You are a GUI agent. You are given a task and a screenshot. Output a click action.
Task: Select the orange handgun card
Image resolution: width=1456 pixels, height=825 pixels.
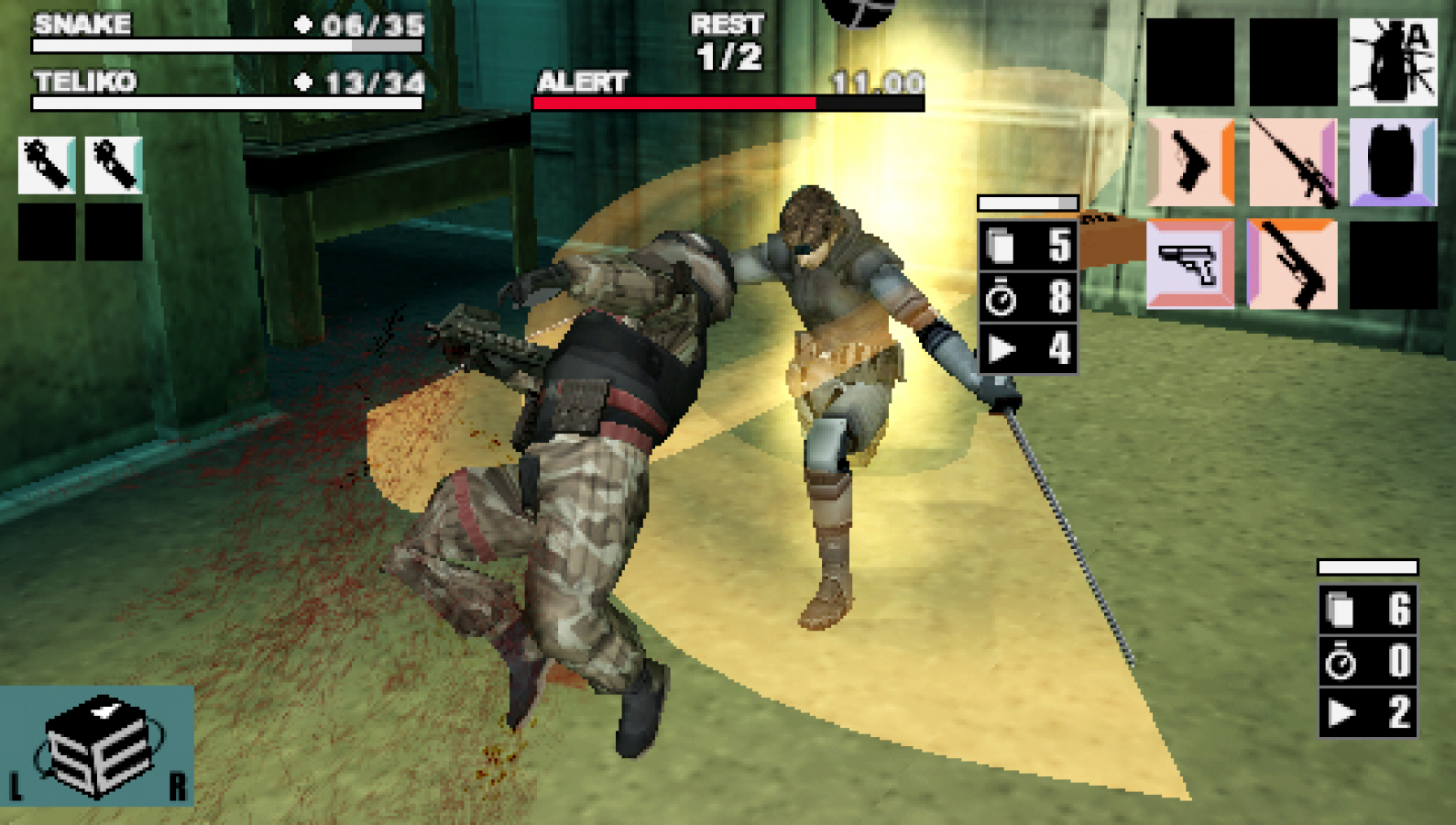1190,165
